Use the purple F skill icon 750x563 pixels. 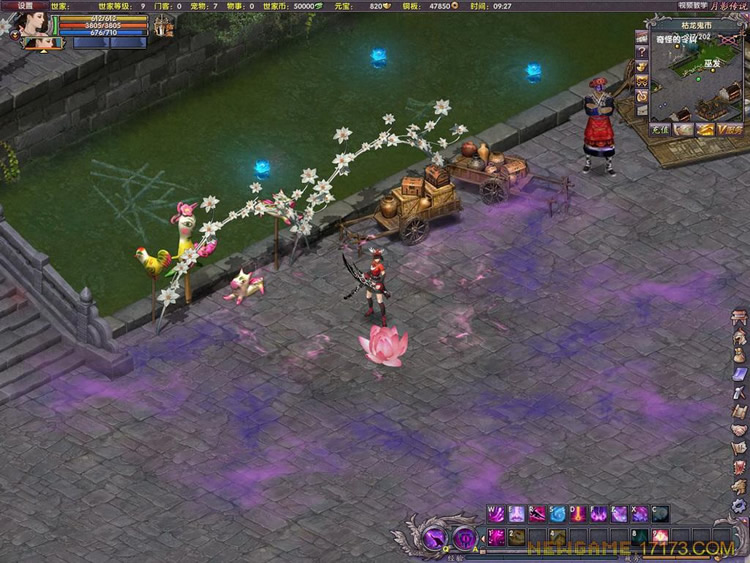click(x=598, y=514)
